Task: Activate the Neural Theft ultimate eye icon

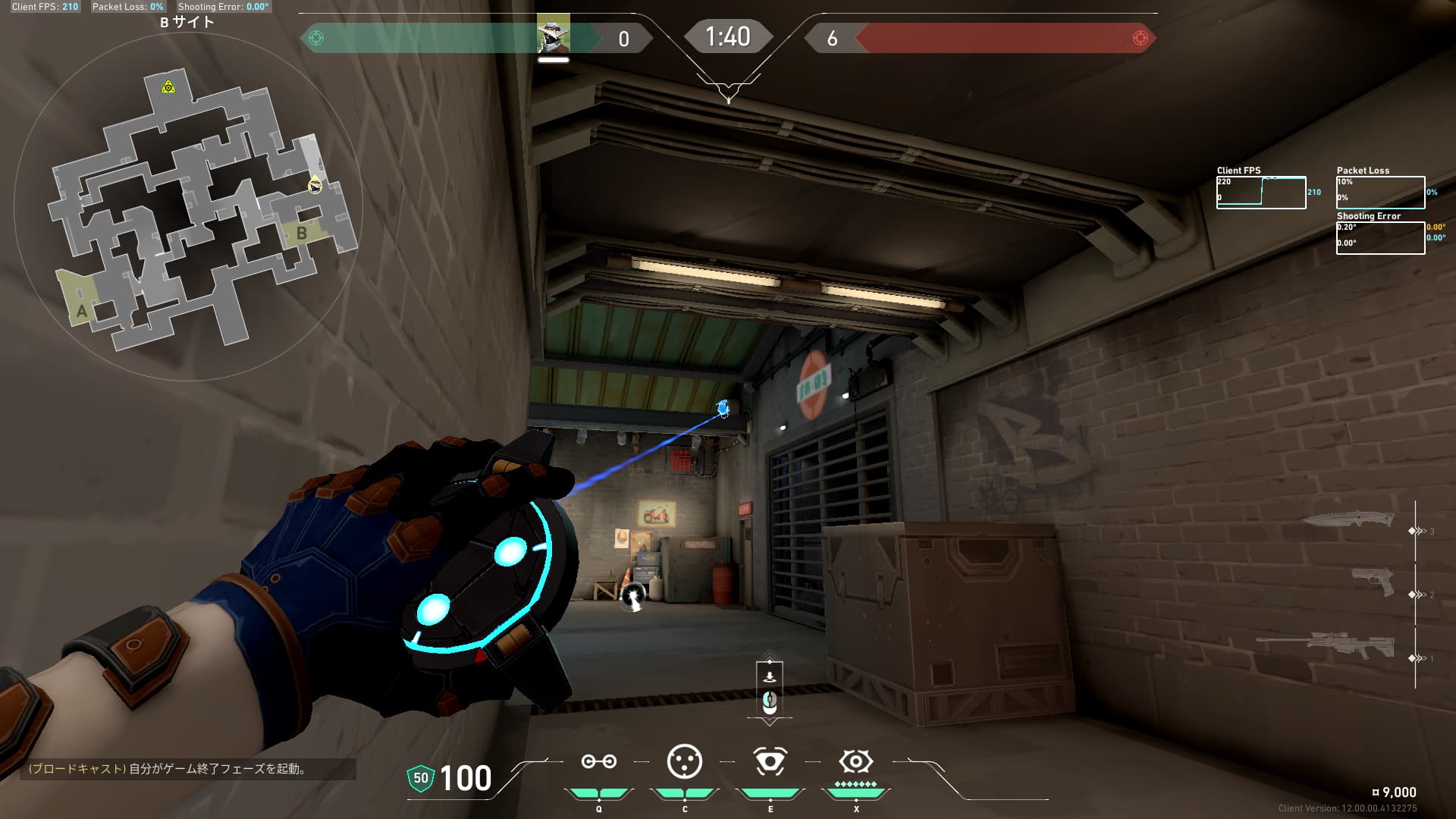Action: point(855,761)
